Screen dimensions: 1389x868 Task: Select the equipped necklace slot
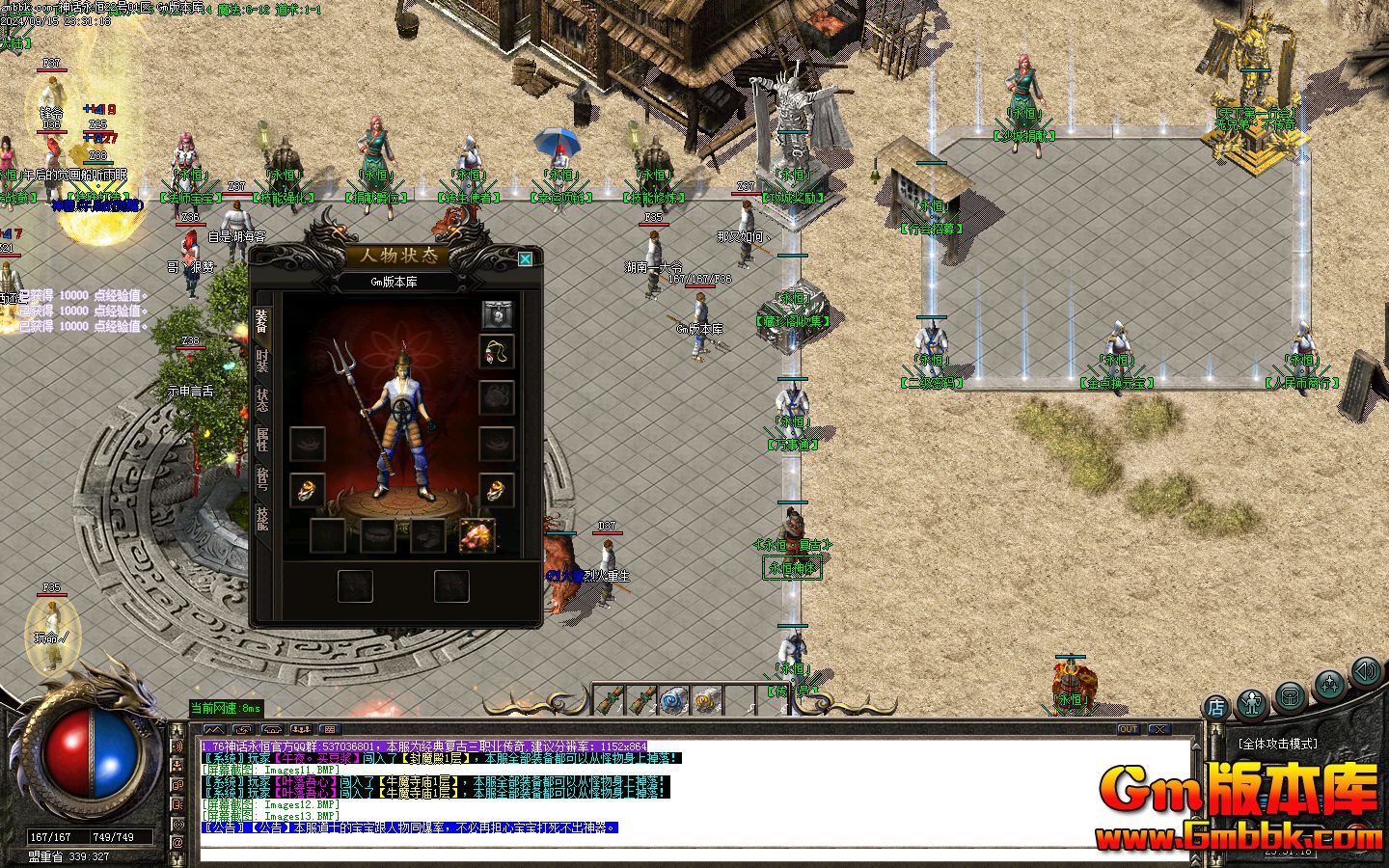(497, 352)
